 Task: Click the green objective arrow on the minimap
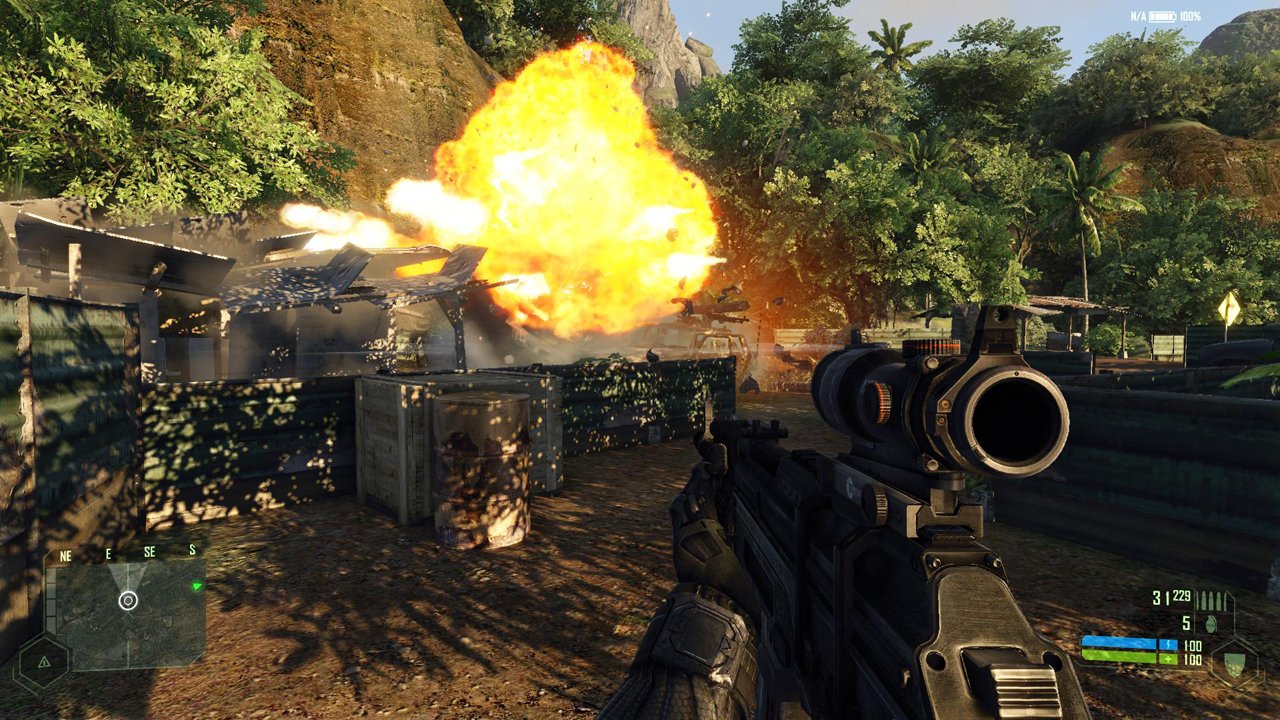tap(197, 585)
